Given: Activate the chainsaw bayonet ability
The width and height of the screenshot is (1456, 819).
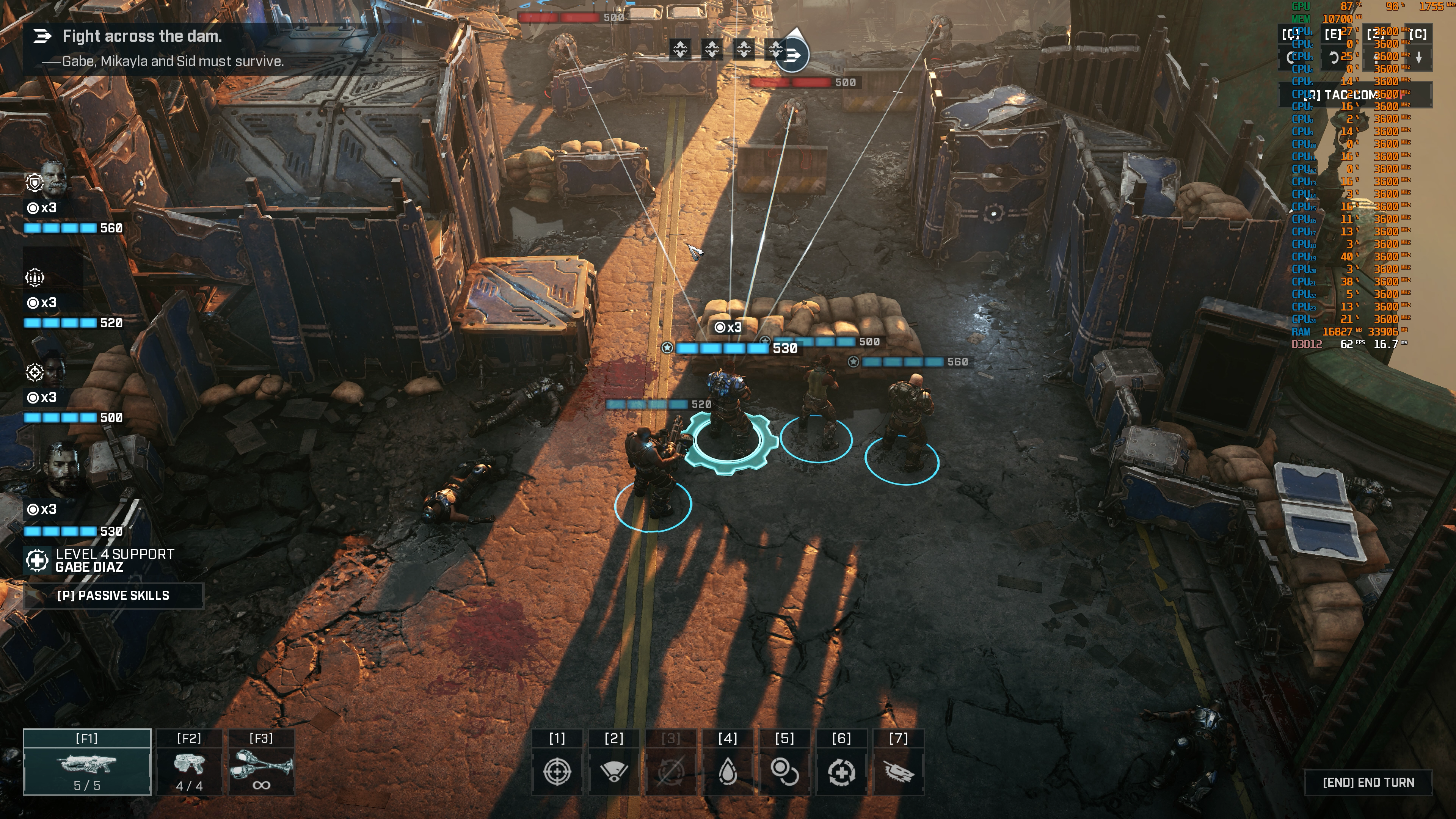Looking at the screenshot, I should [x=898, y=771].
